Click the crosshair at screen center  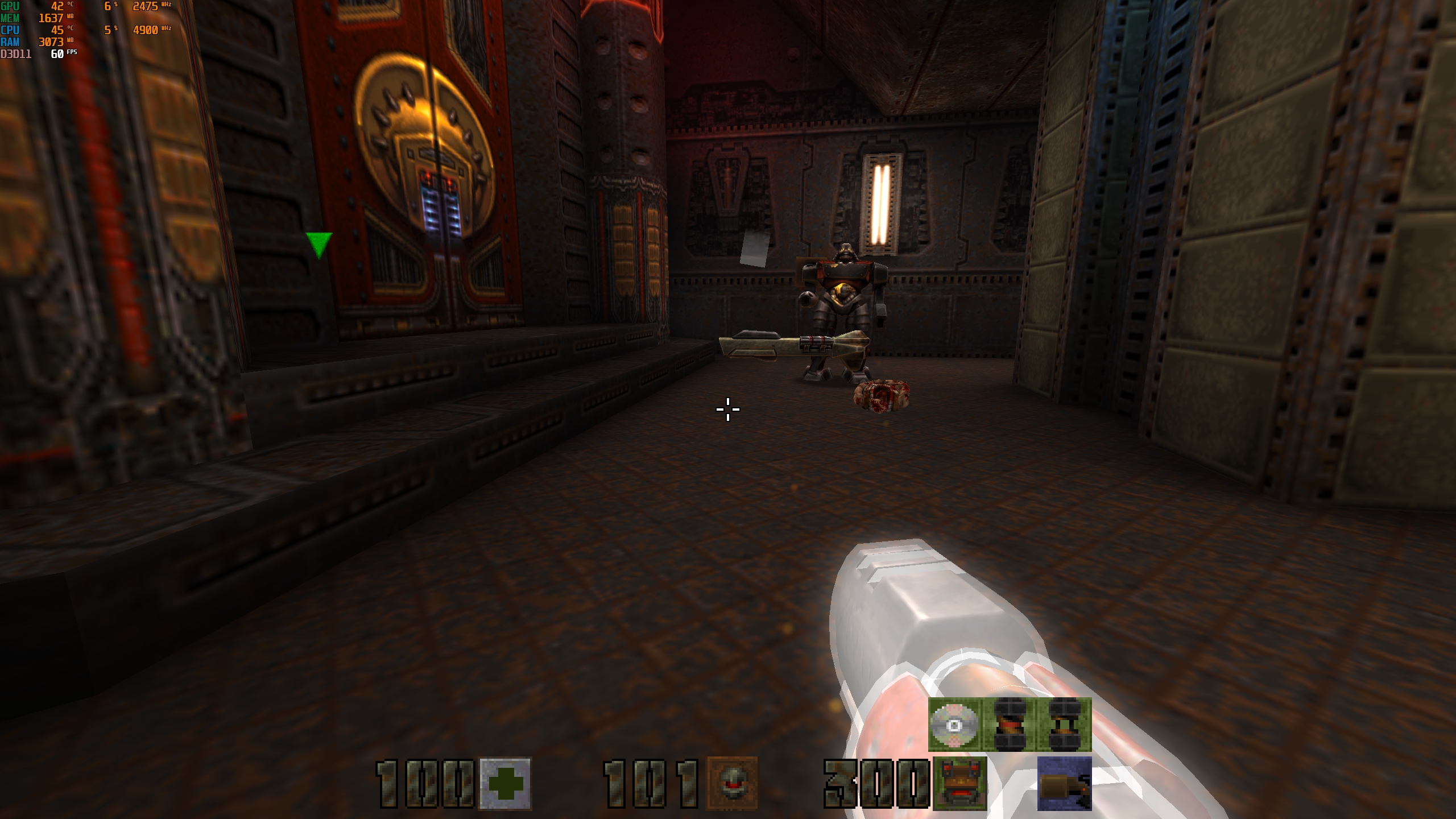[x=728, y=408]
